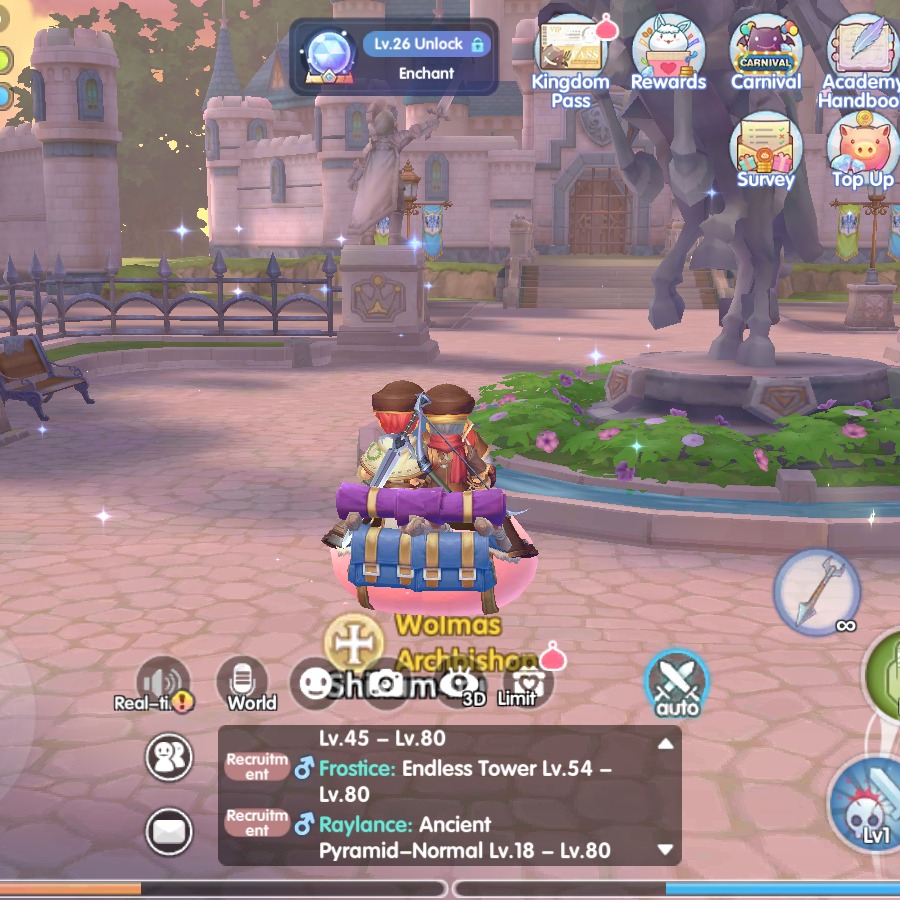Select the arrow ammo slot
Viewport: 900px width, 900px height.
[817, 591]
